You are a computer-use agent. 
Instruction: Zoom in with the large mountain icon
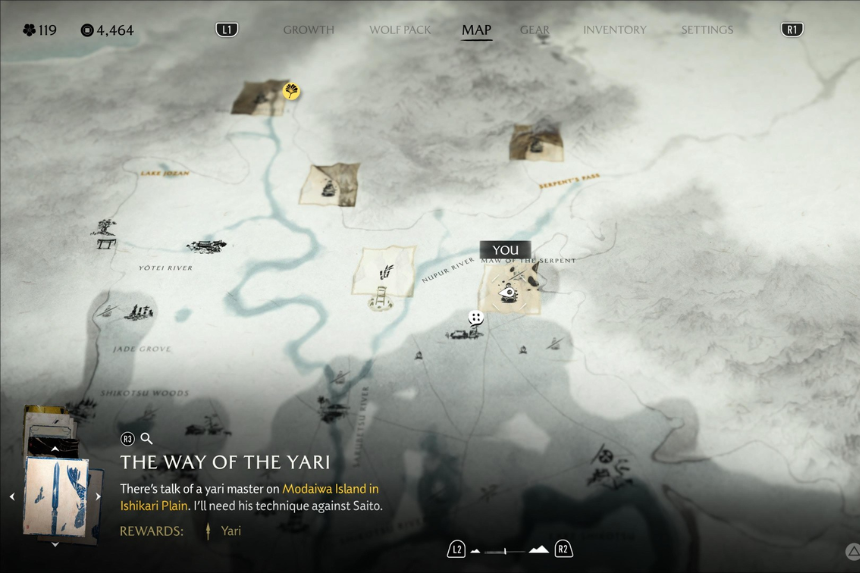coord(539,549)
